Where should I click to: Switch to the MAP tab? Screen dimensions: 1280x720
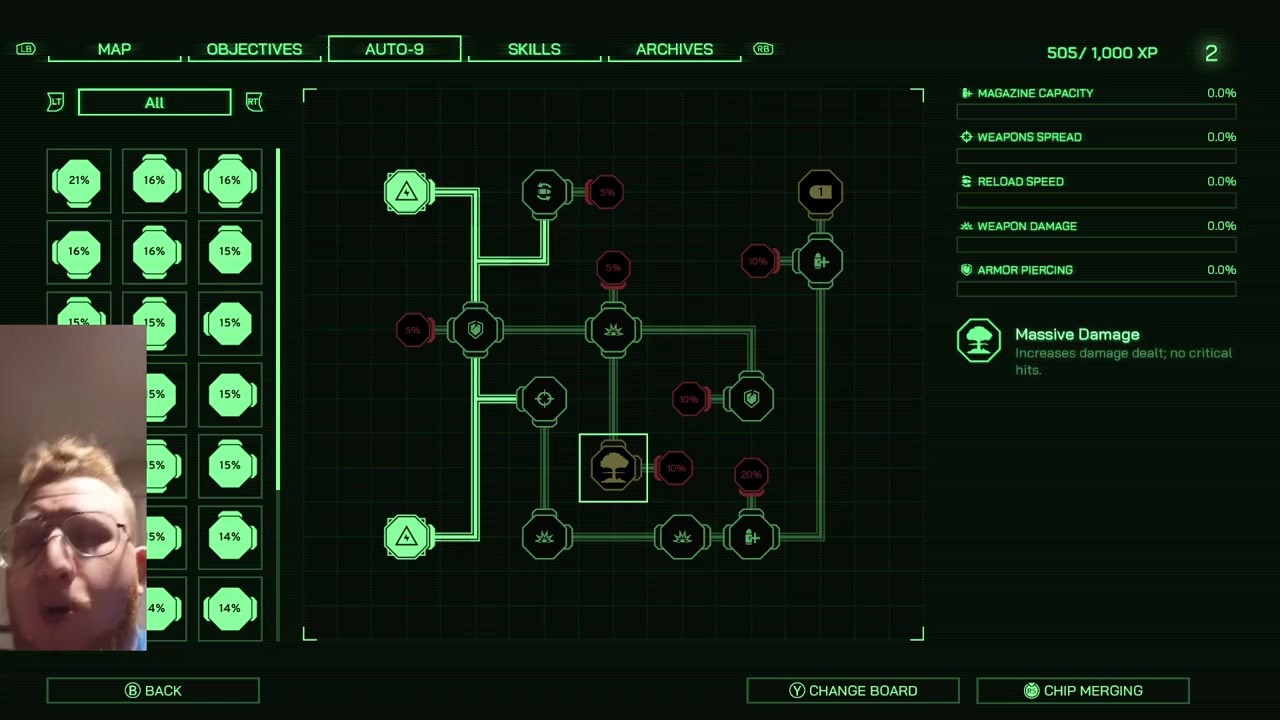pos(114,49)
